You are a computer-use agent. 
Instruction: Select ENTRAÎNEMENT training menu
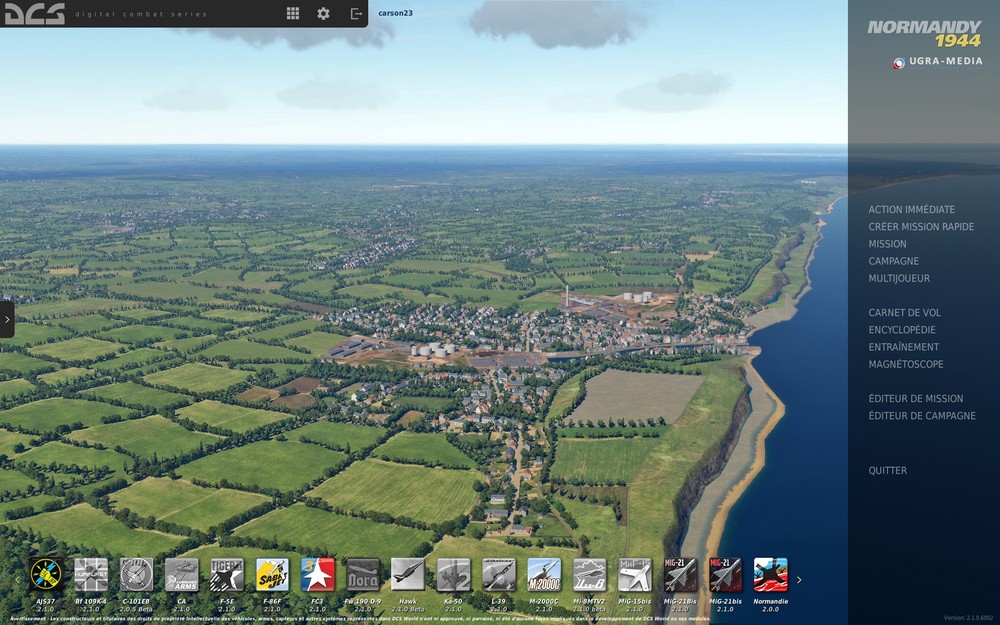(903, 347)
